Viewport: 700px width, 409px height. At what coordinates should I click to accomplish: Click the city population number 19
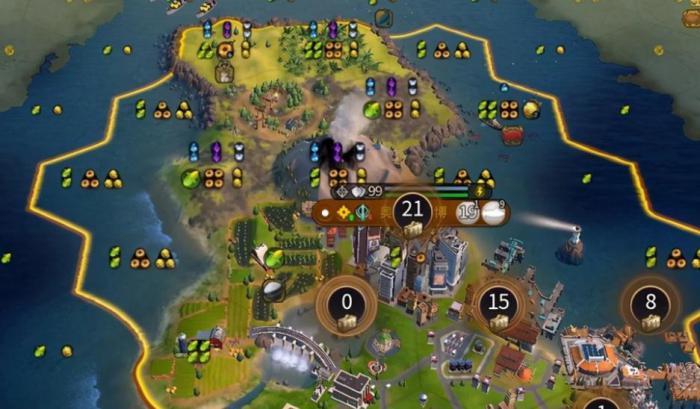click(x=467, y=211)
